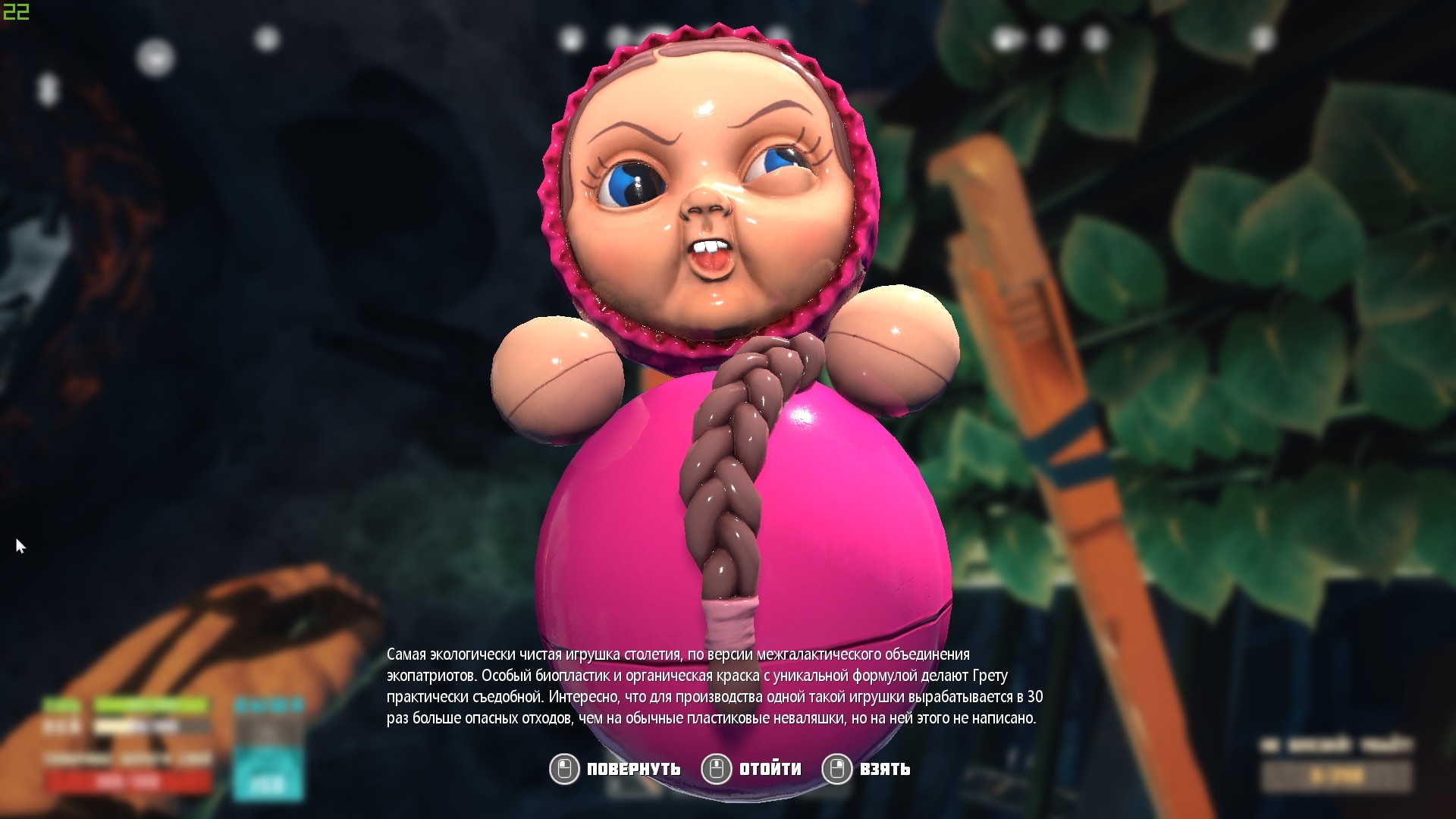The width and height of the screenshot is (1456, 819).
Task: Click the key-prompt icon beside ОТОЙТИ
Action: [716, 768]
